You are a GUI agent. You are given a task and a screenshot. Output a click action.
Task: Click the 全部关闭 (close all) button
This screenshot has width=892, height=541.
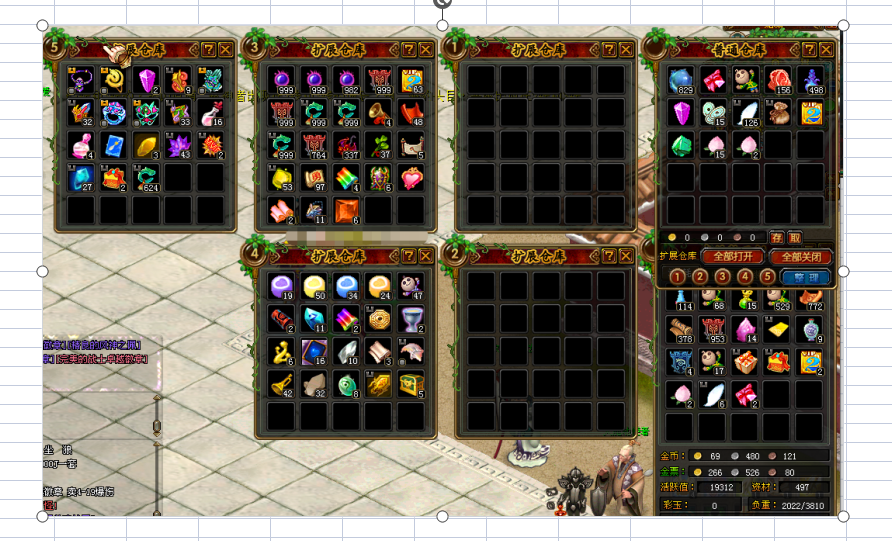click(802, 256)
